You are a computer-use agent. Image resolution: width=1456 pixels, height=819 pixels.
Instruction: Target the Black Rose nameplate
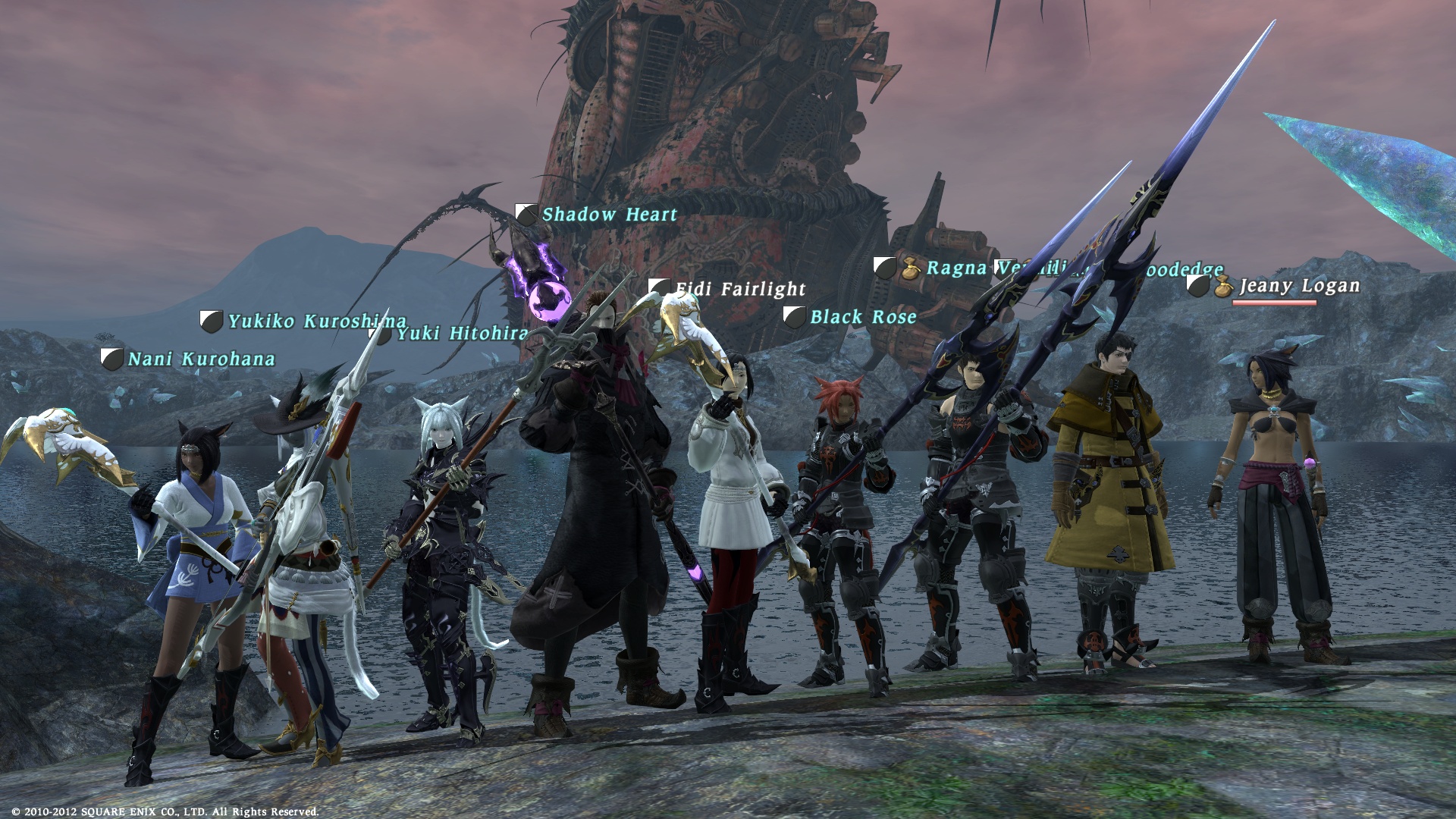(x=863, y=317)
